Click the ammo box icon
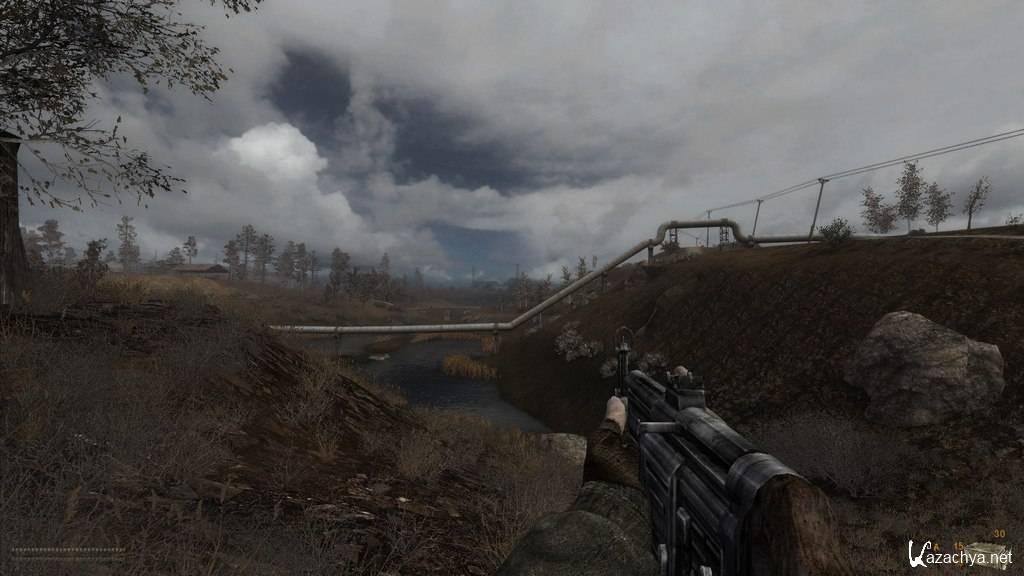Image resolution: width=1024 pixels, height=576 pixels. click(985, 552)
